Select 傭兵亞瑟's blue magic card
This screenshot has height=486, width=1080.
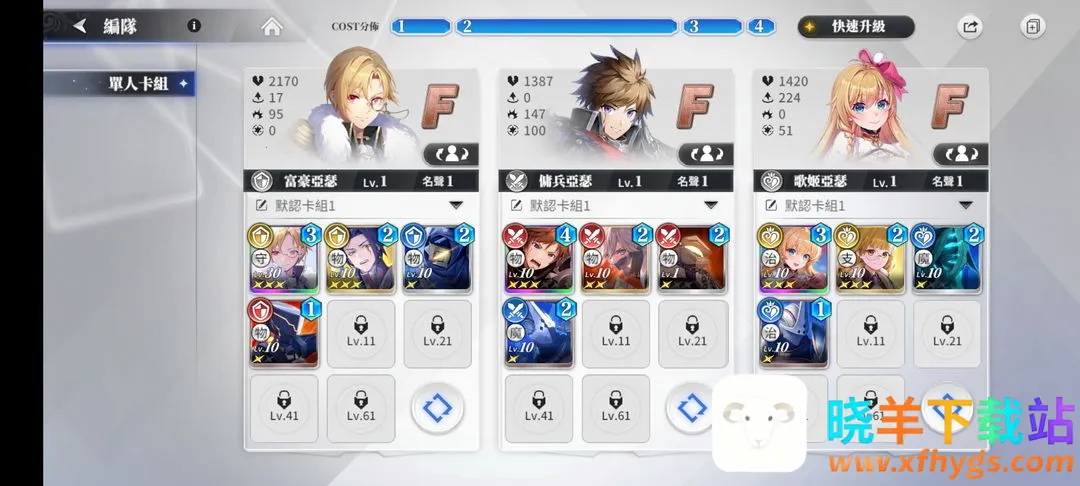click(x=539, y=334)
